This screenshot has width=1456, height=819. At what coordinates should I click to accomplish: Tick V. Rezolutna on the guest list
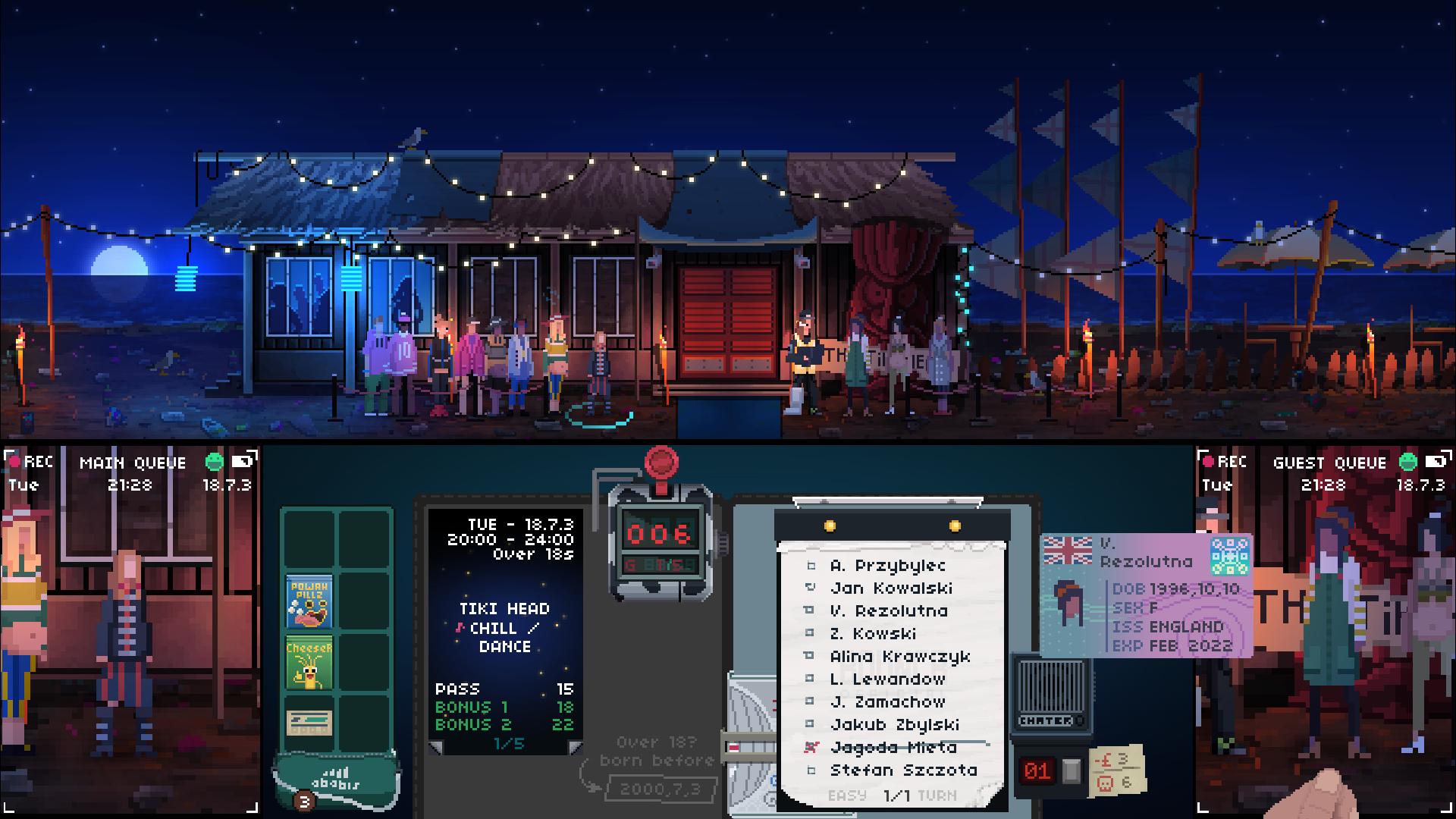click(811, 610)
